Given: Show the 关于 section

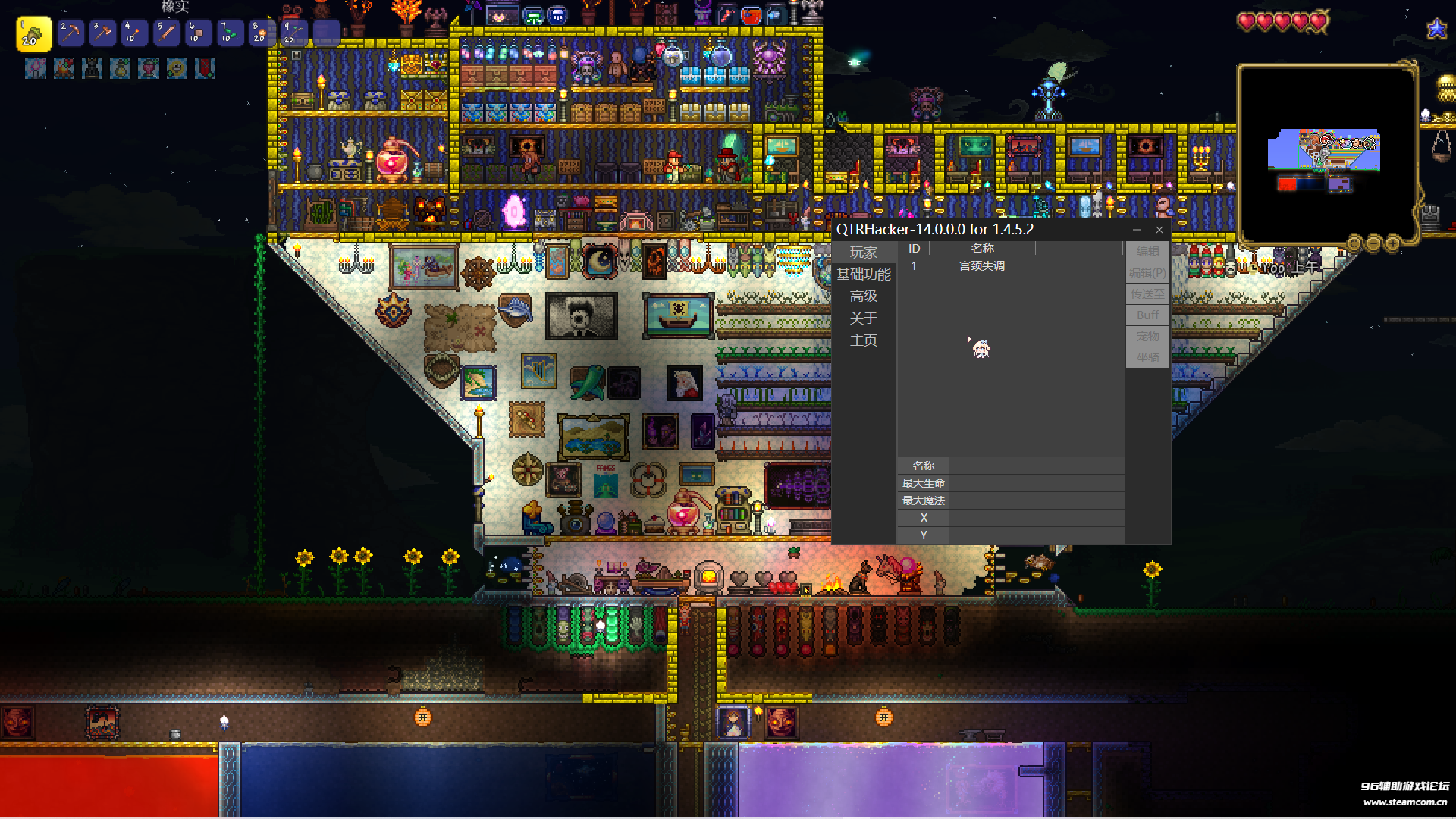Looking at the screenshot, I should click(x=863, y=318).
